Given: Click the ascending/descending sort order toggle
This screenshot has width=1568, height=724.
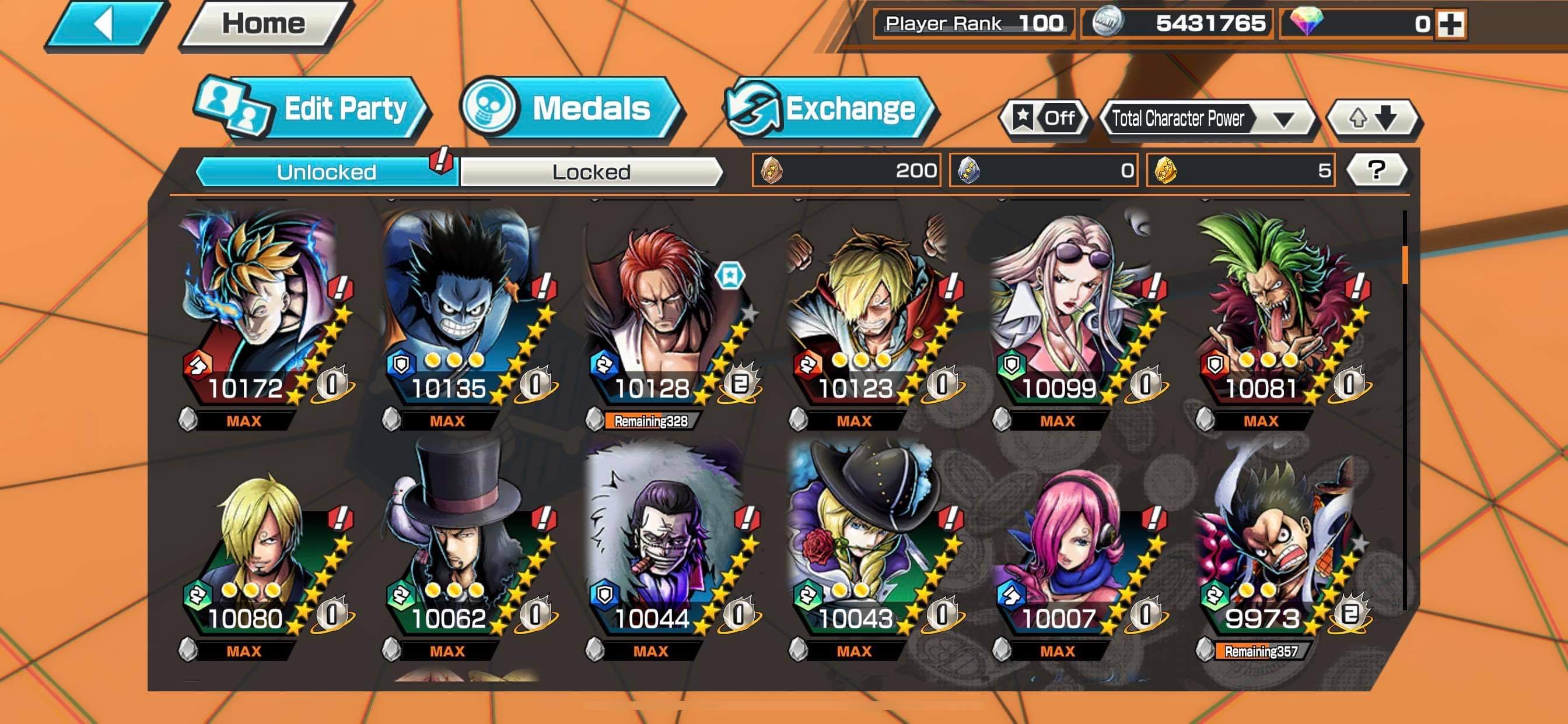Looking at the screenshot, I should coord(1374,115).
